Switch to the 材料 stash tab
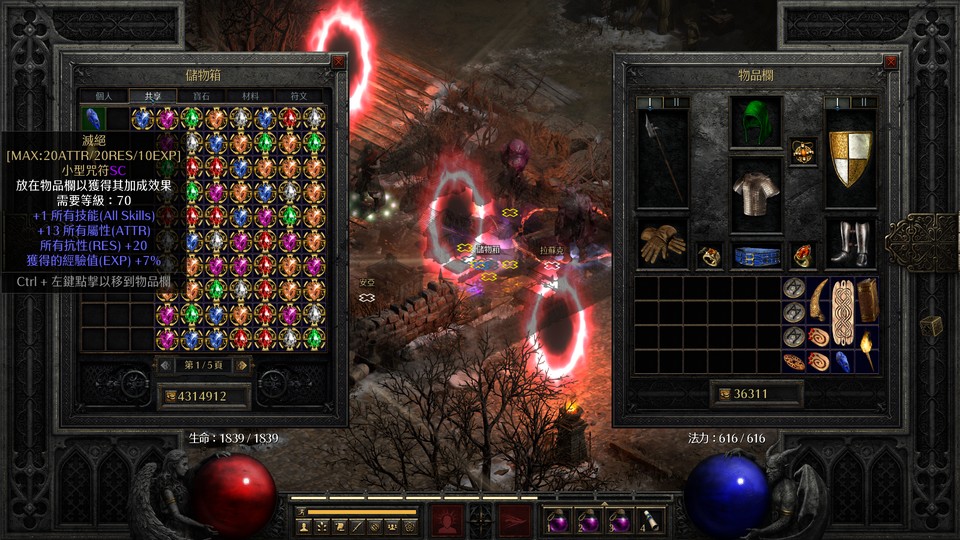The width and height of the screenshot is (960, 540). pyautogui.click(x=250, y=96)
